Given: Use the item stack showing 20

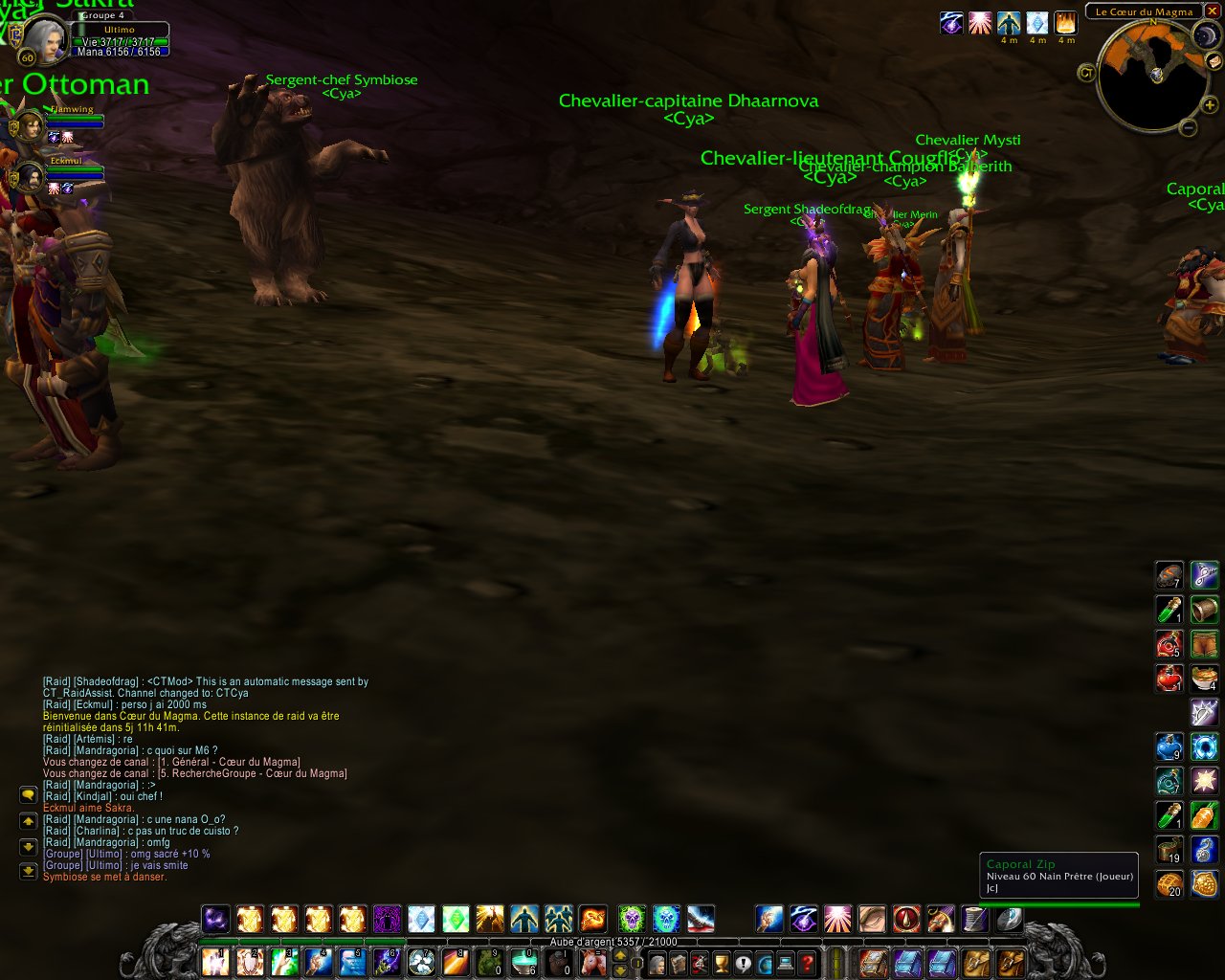Looking at the screenshot, I should coord(1169,884).
